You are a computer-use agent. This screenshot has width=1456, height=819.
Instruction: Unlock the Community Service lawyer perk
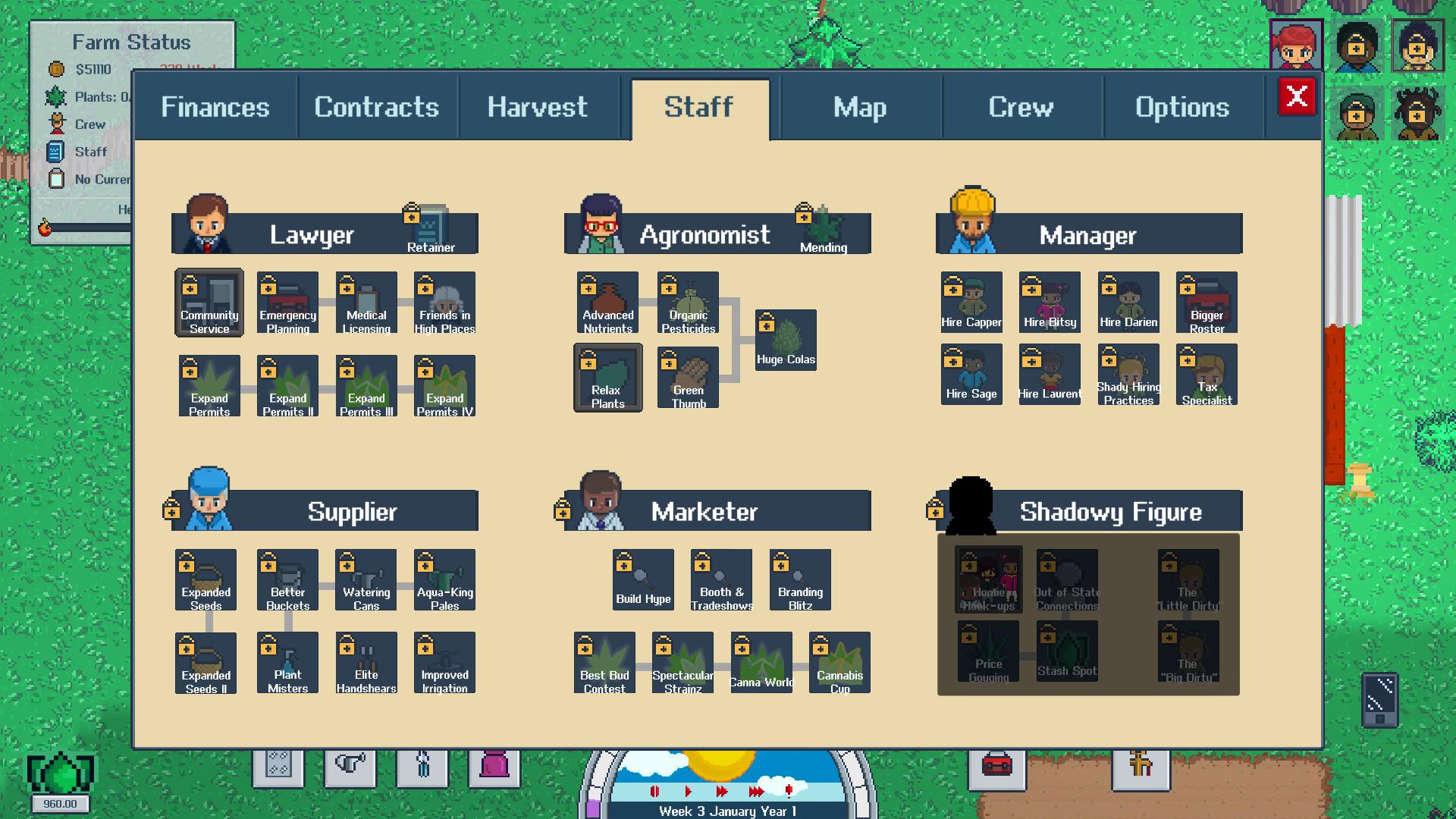tap(209, 303)
